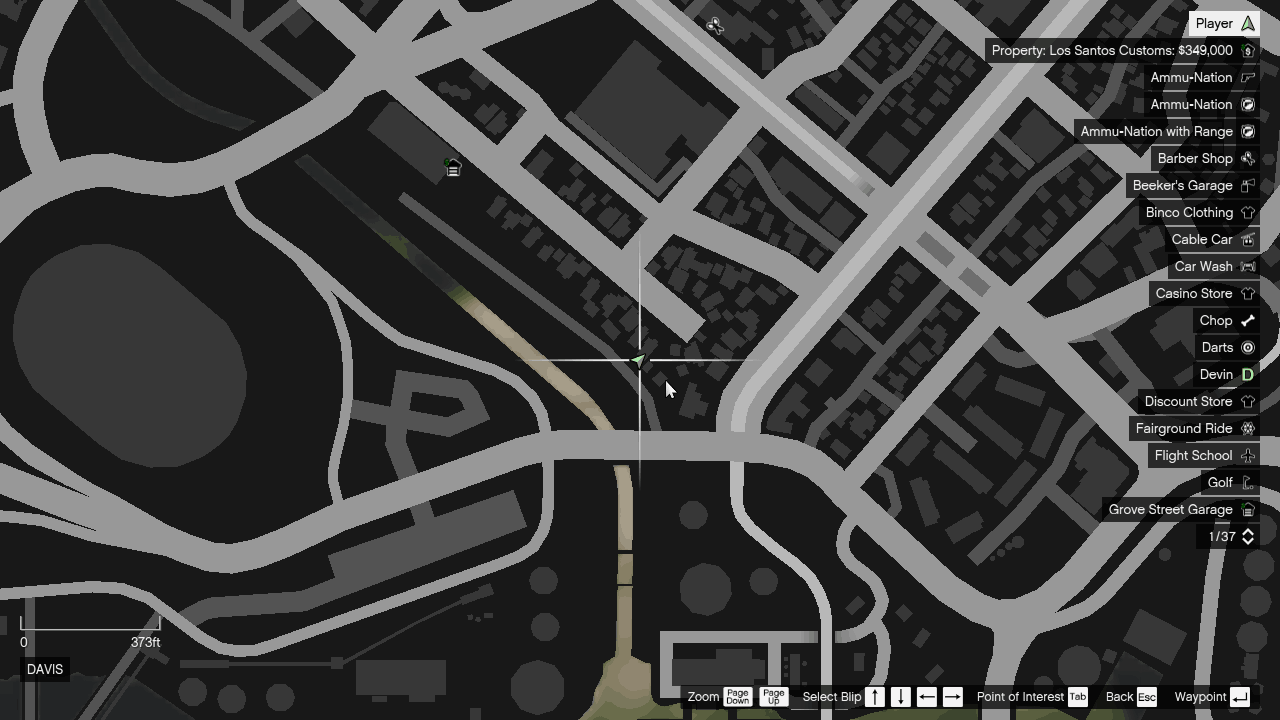Select the upward Select Blip arrow

tap(874, 697)
